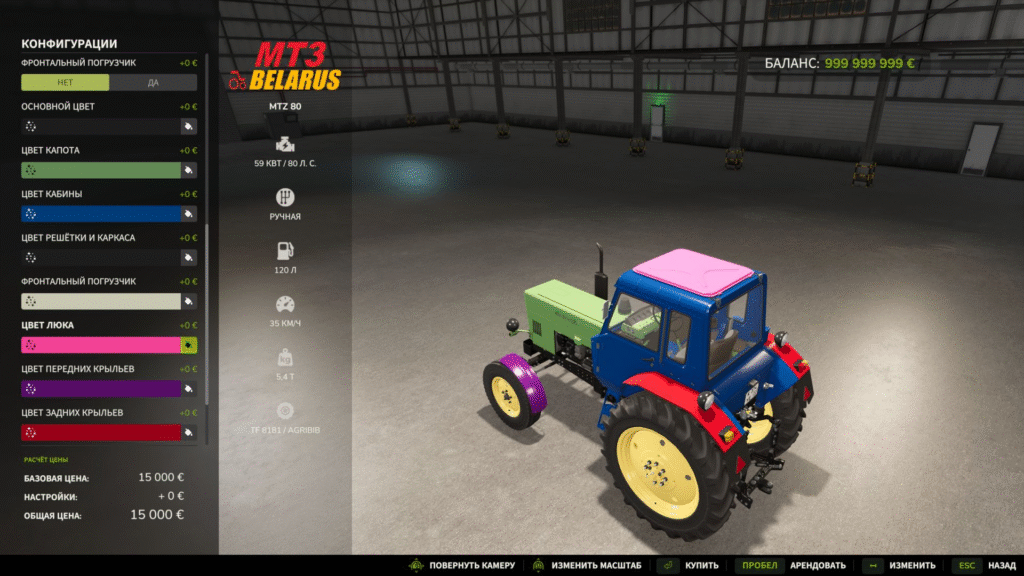The image size is (1024, 576).
Task: Click the blue Цвет кабины color bar
Action: (x=100, y=214)
